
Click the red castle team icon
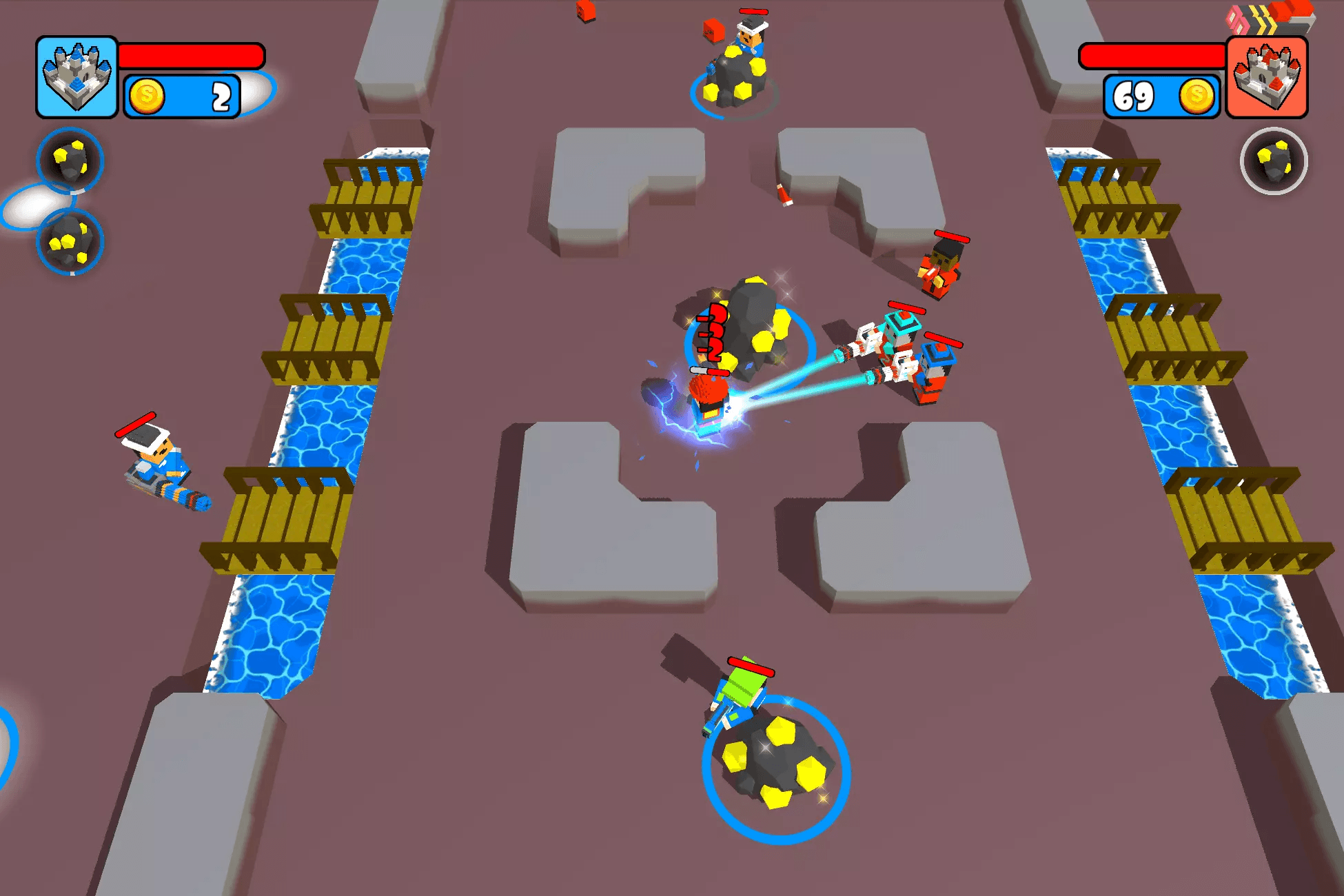pyautogui.click(x=1267, y=77)
